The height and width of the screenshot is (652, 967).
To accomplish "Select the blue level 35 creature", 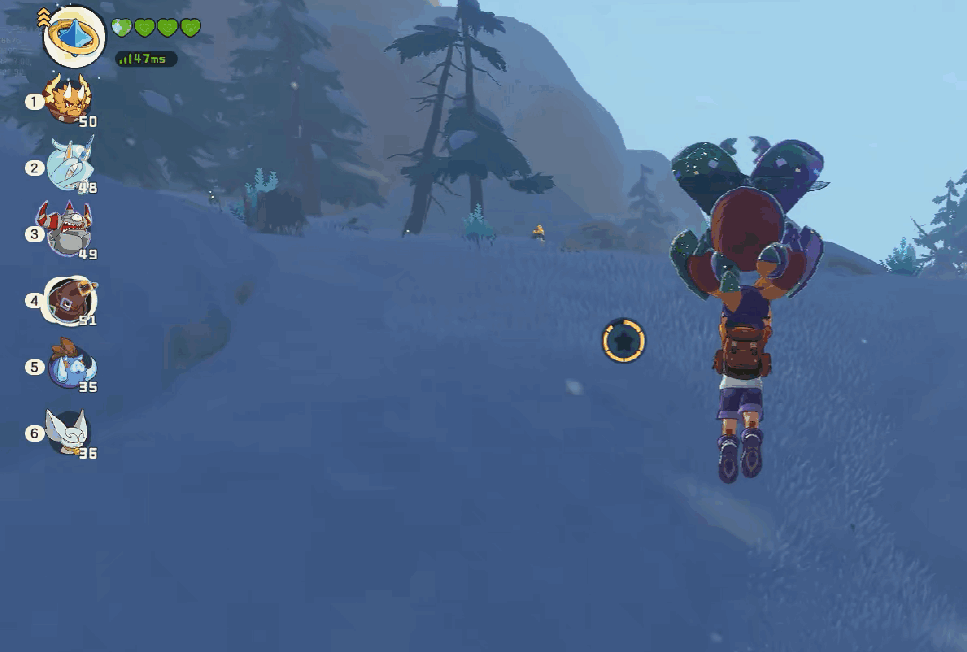I will (71, 366).
